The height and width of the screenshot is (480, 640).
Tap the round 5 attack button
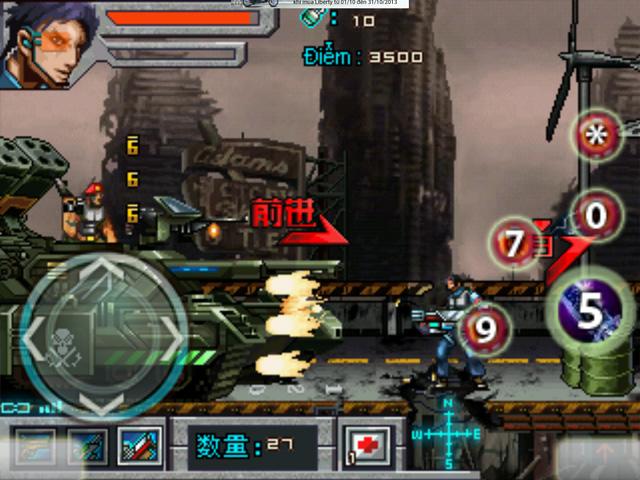(590, 312)
